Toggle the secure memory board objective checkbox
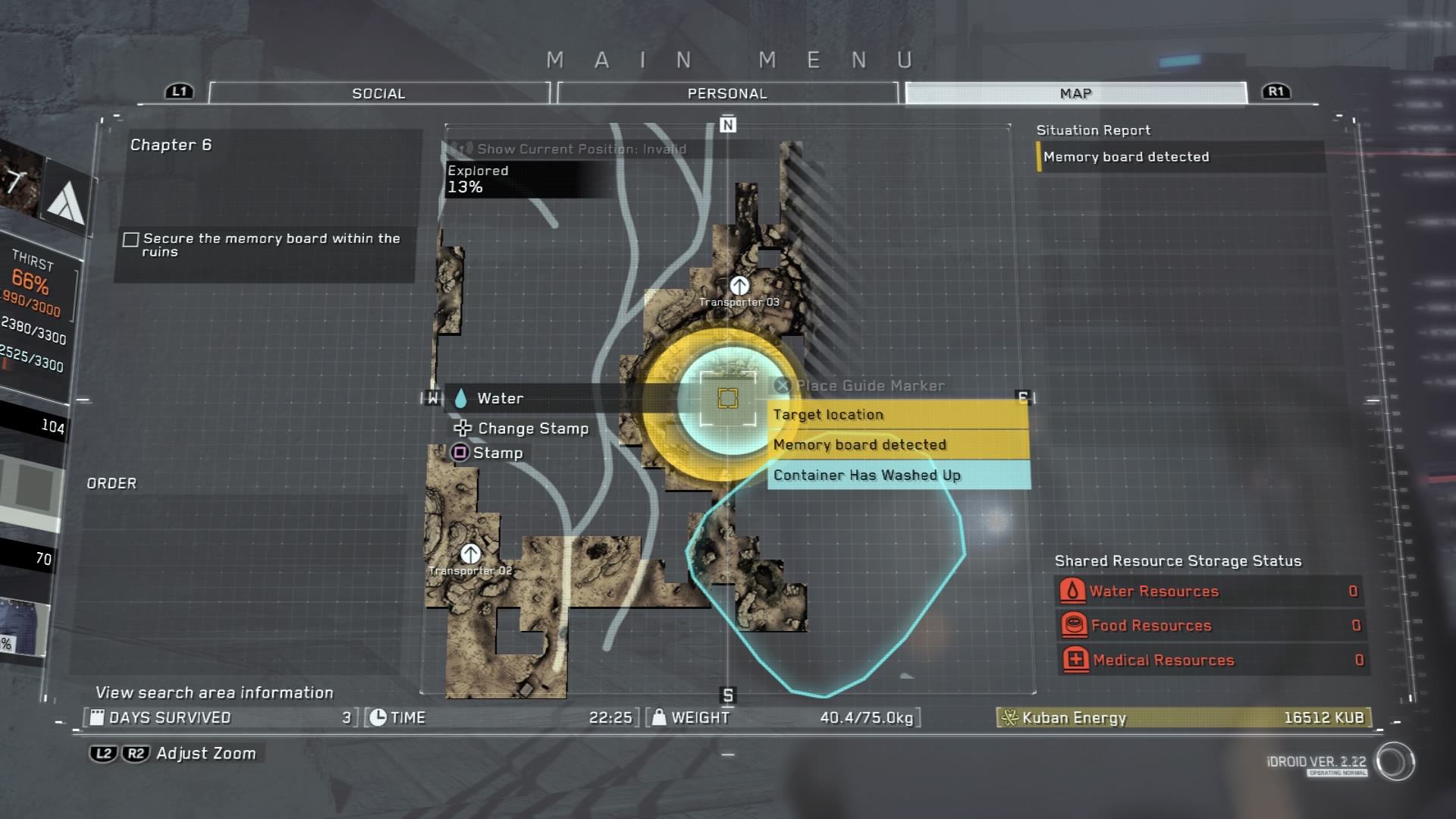This screenshot has height=819, width=1456. tap(131, 240)
